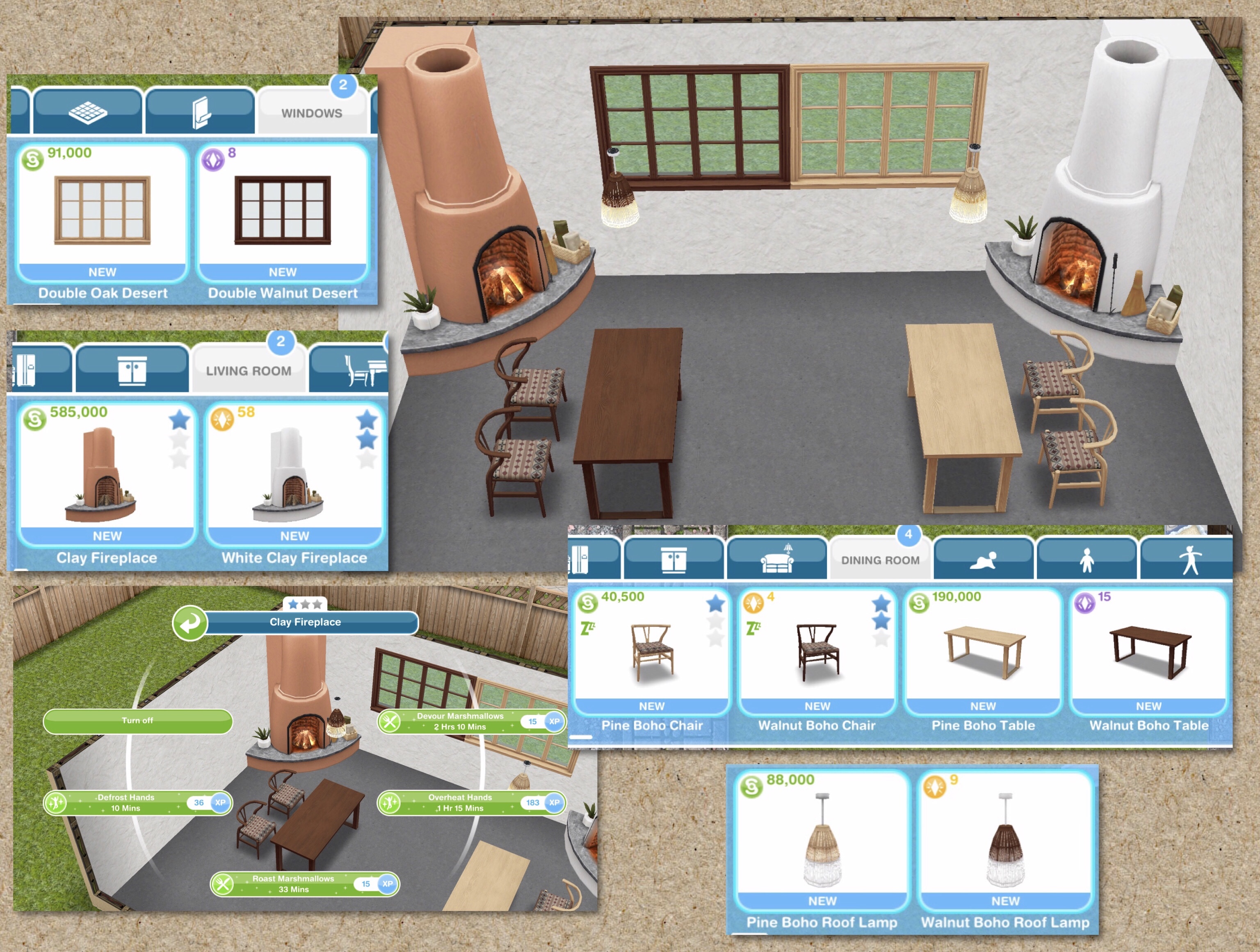The width and height of the screenshot is (1260, 952).
Task: Switch to the Dining Room tab
Action: coord(880,559)
